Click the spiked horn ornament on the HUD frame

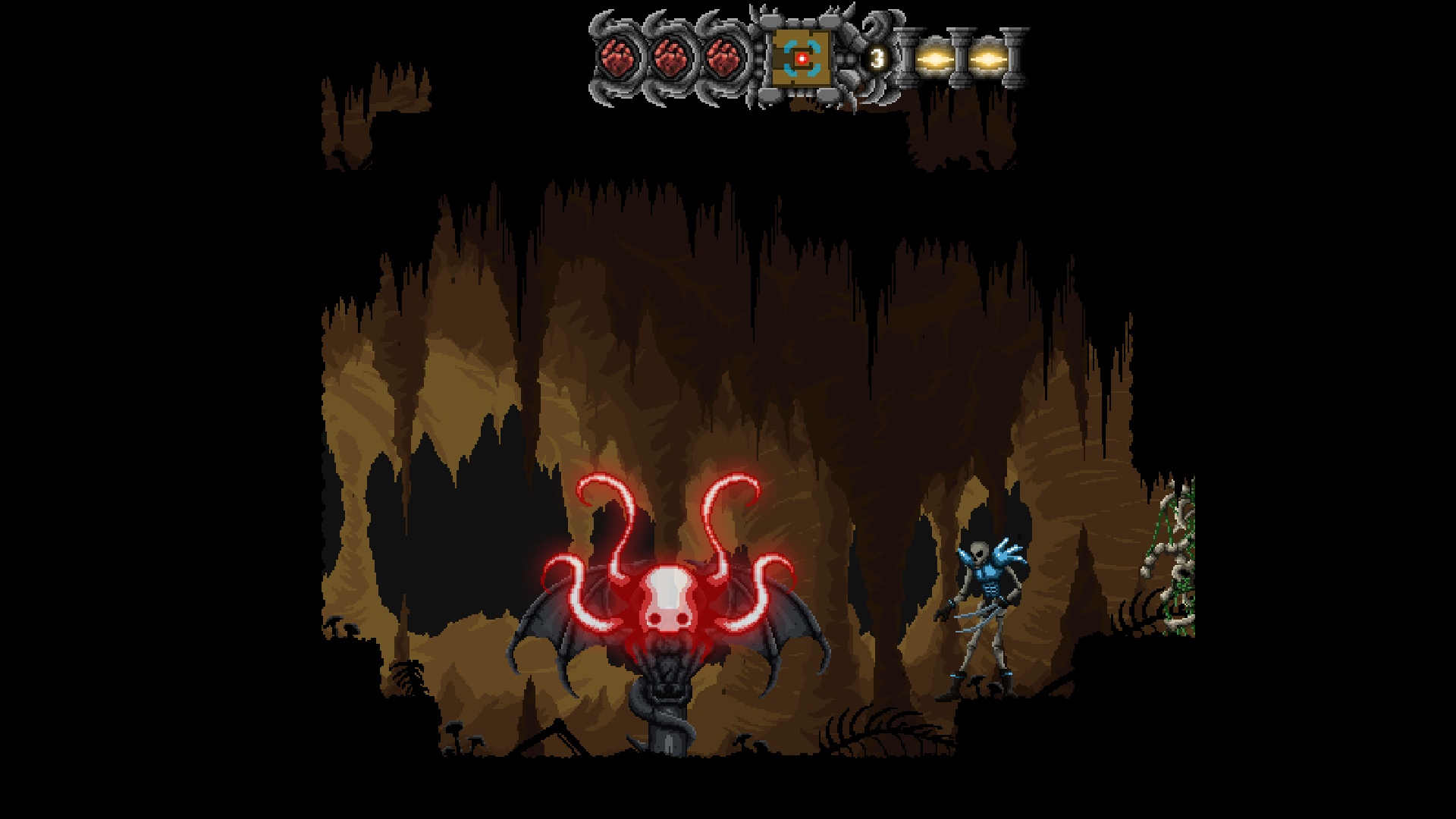pyautogui.click(x=834, y=15)
